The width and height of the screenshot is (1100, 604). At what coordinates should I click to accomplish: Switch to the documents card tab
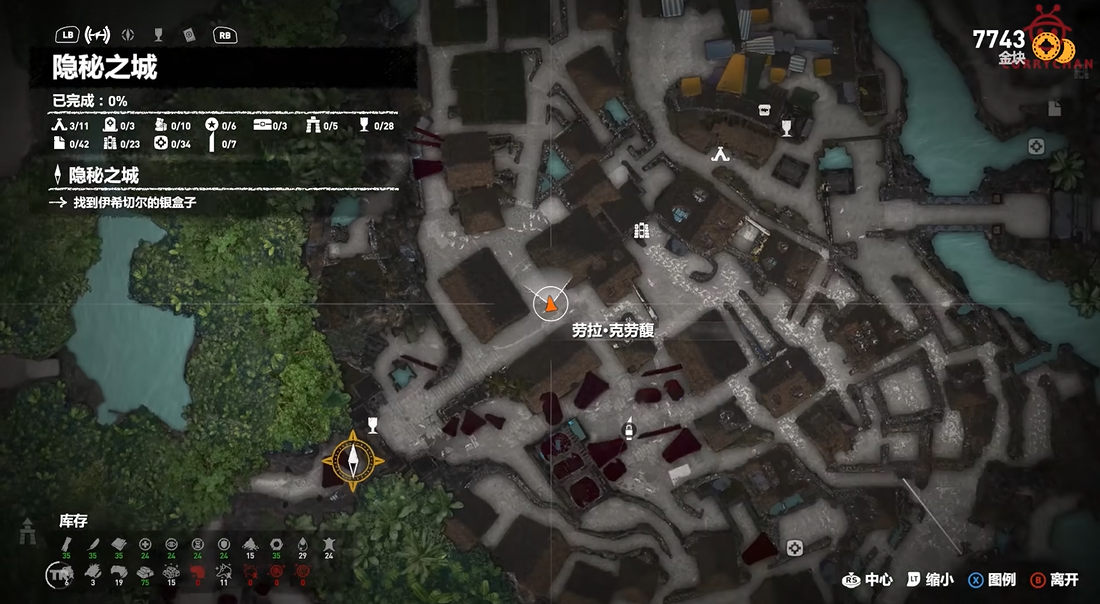(x=188, y=34)
